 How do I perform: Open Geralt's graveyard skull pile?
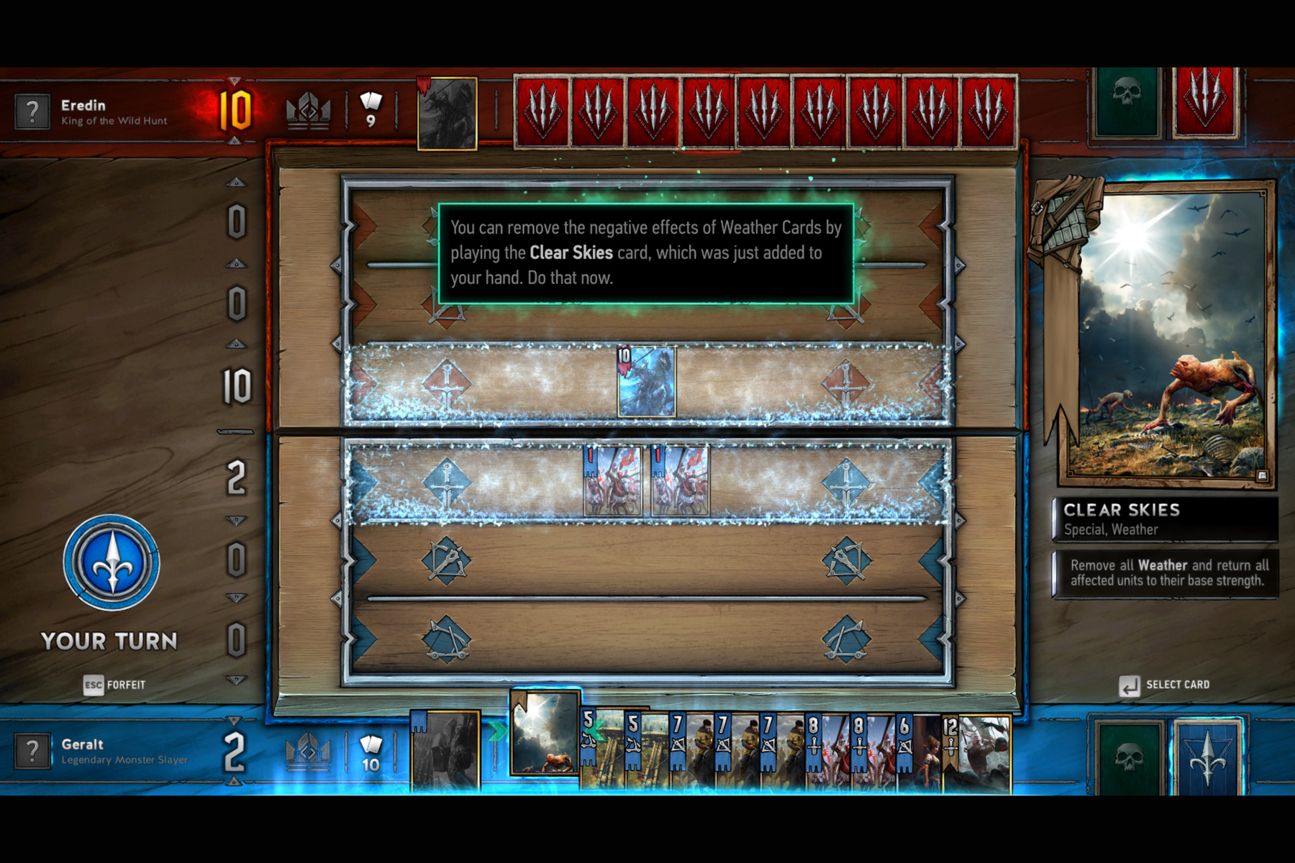pos(1127,756)
